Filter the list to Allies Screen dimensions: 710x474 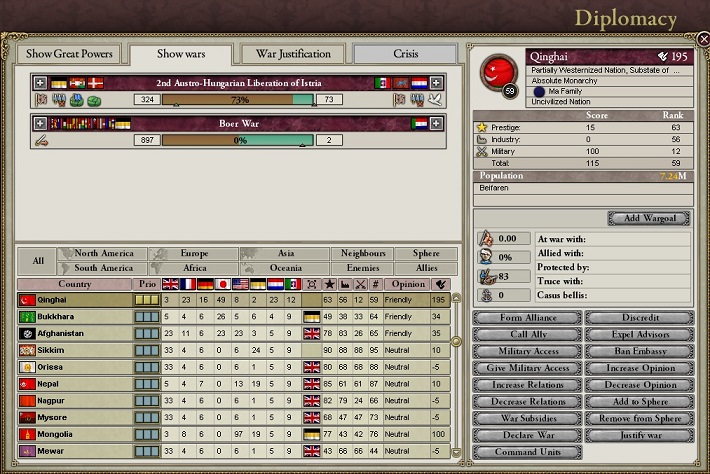(418, 268)
